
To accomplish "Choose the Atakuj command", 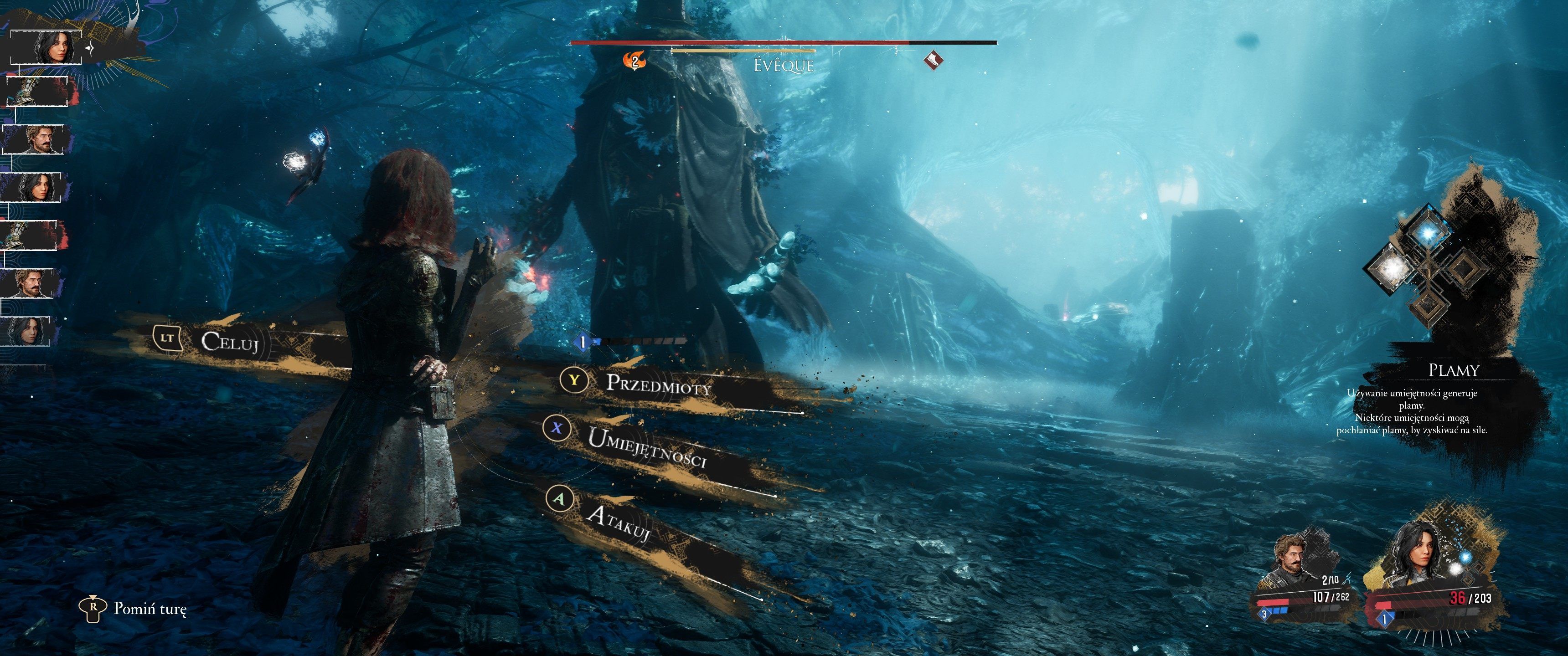I will (x=618, y=522).
